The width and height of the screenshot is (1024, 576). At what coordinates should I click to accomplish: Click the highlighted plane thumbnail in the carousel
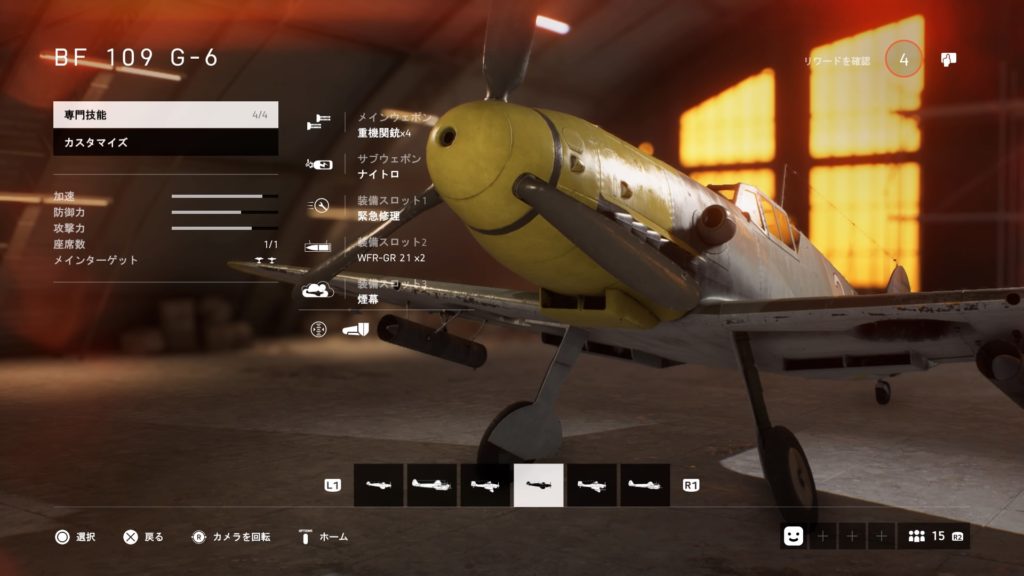pyautogui.click(x=539, y=485)
